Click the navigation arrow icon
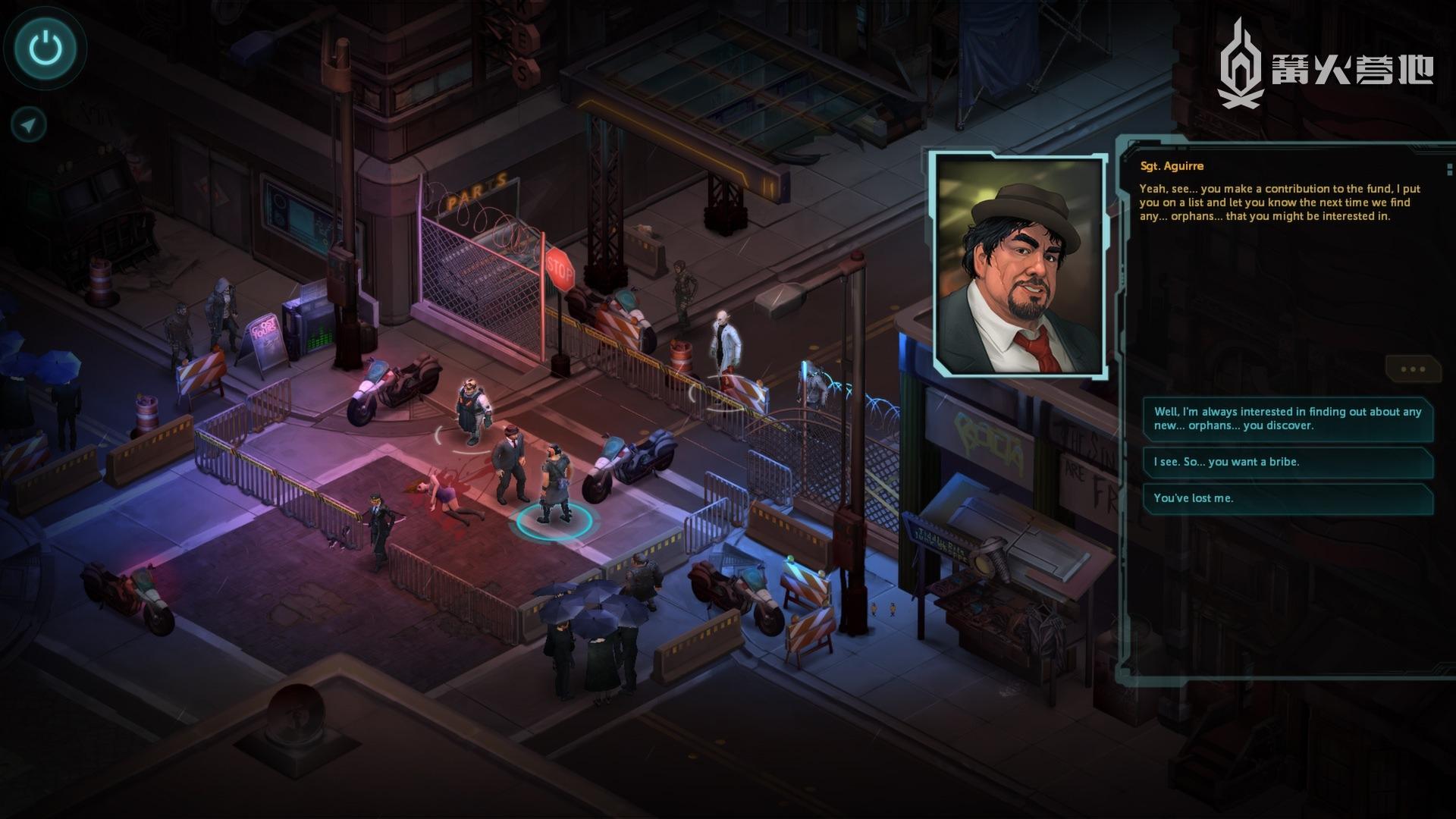Viewport: 1456px width, 819px height. 30,125
